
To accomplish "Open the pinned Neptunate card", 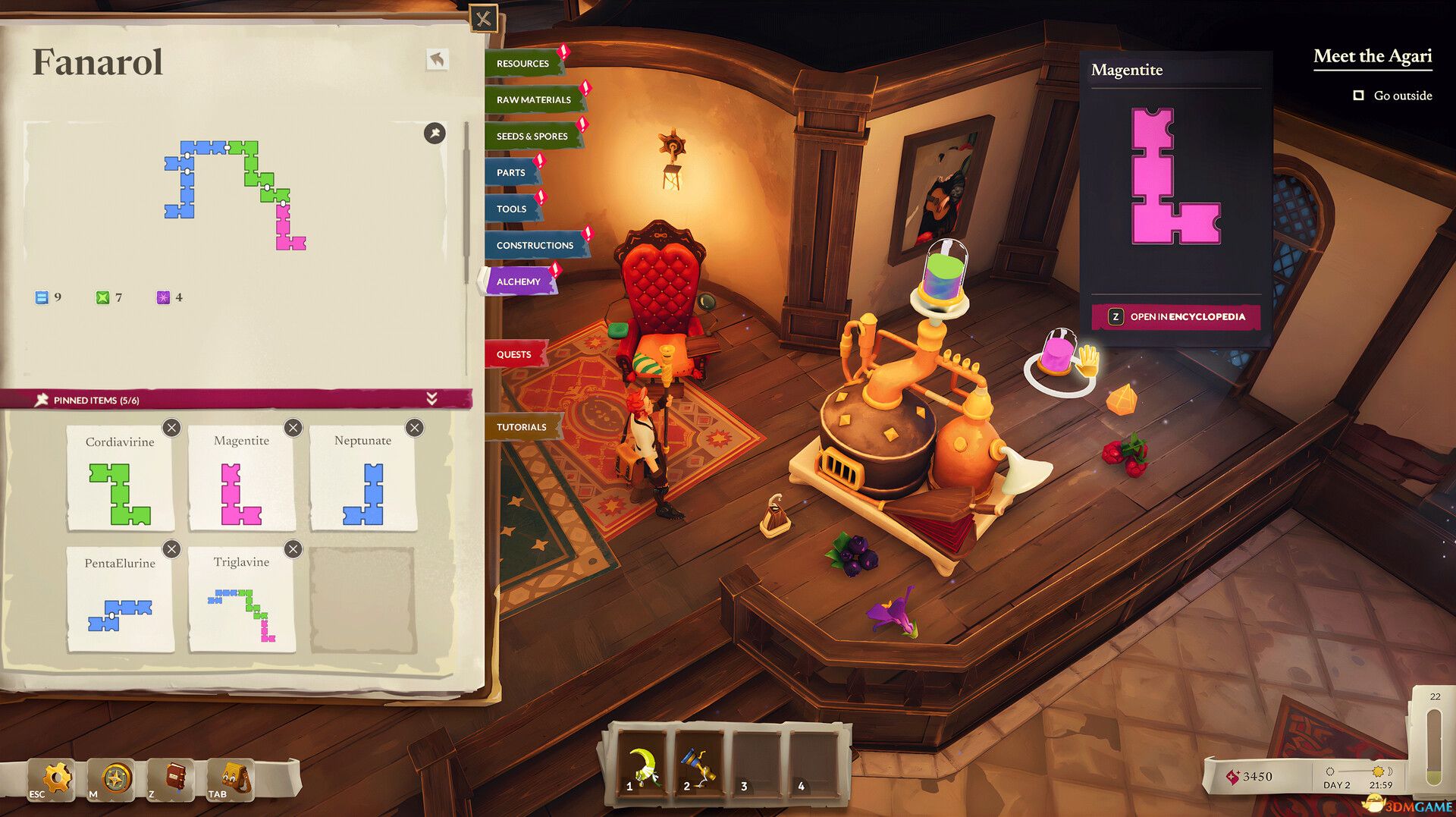I will coord(362,478).
